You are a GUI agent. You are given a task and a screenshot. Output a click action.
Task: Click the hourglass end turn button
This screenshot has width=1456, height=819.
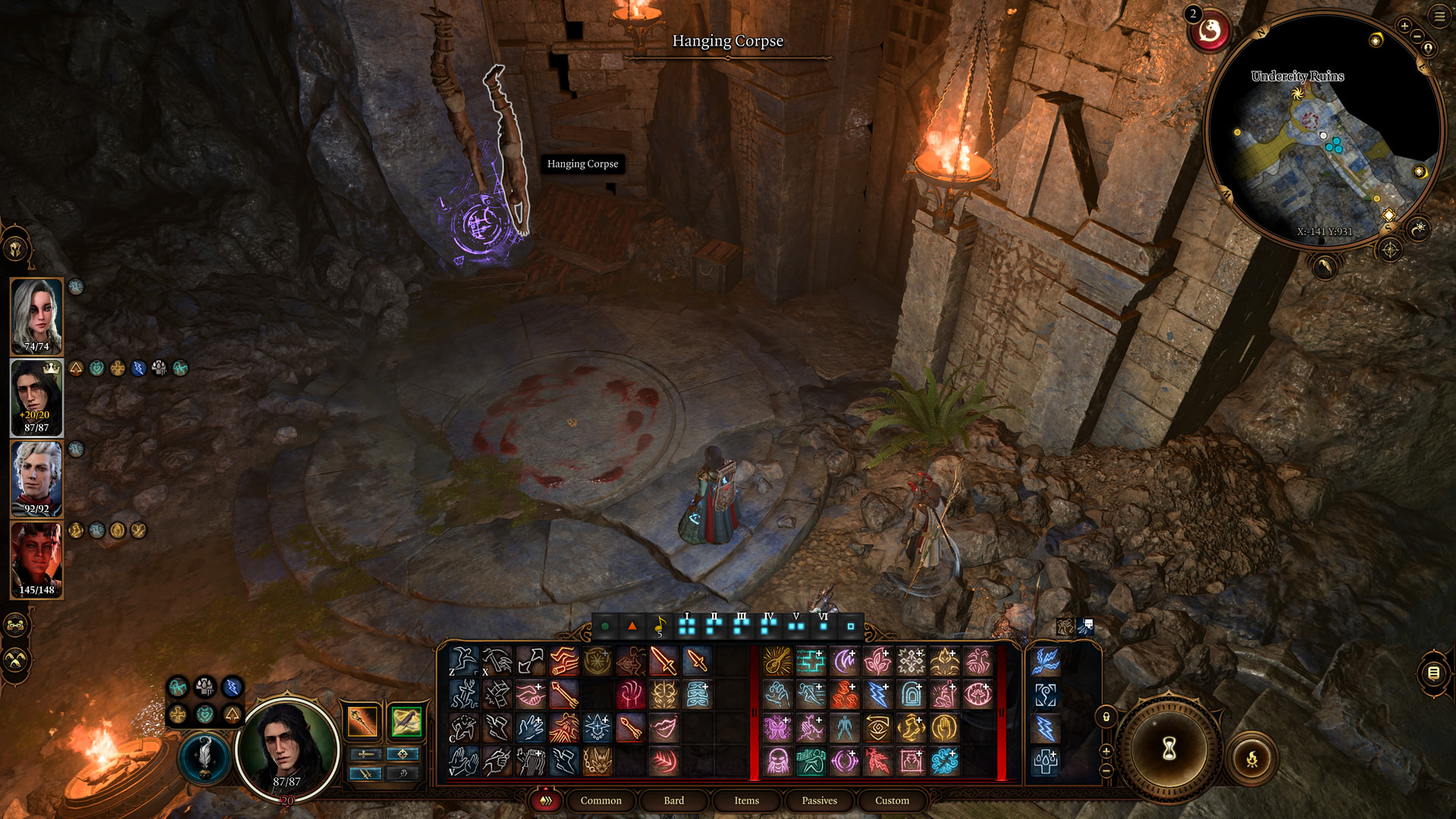1169,748
